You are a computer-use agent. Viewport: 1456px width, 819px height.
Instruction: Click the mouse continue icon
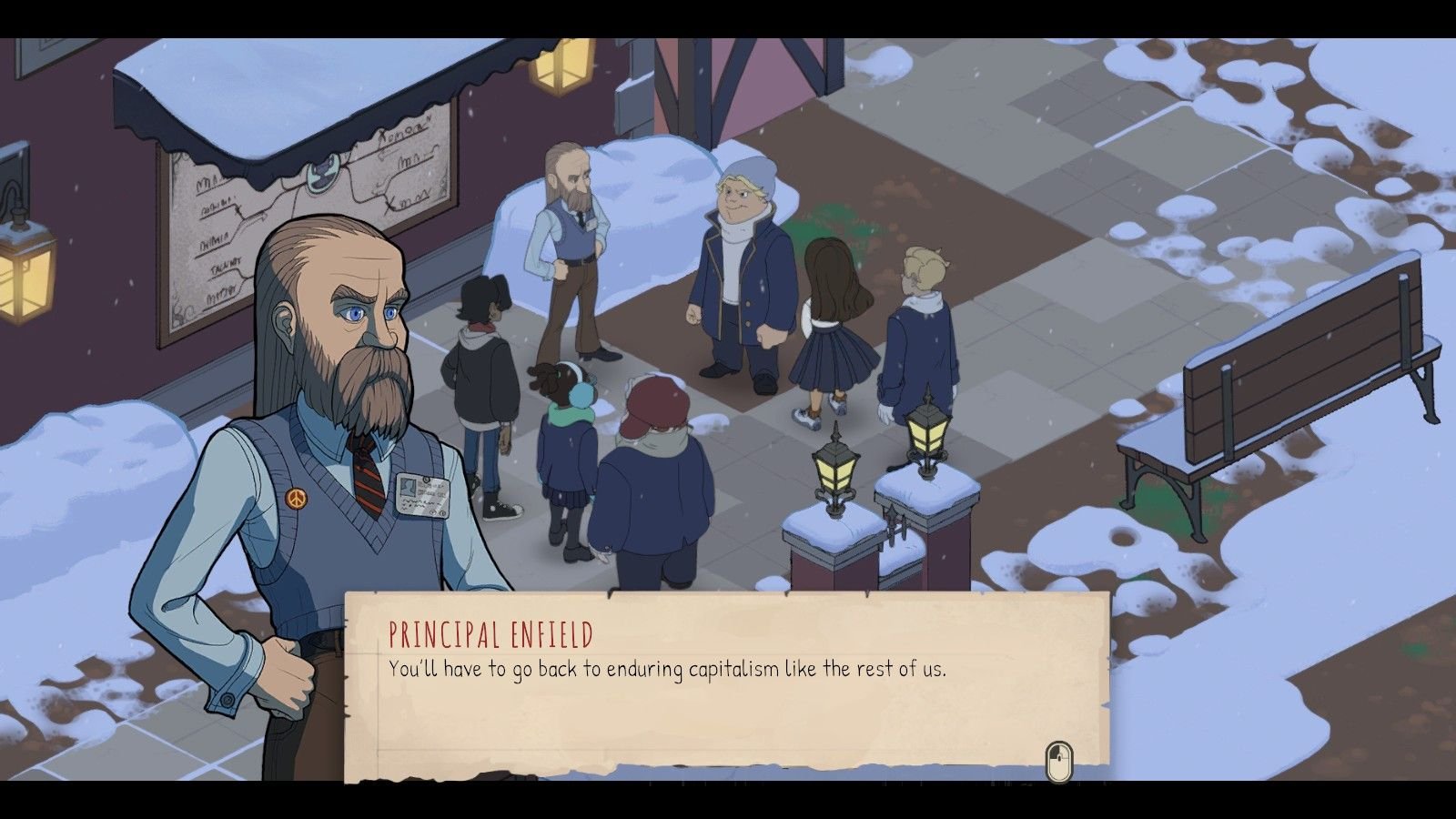pyautogui.click(x=1057, y=761)
